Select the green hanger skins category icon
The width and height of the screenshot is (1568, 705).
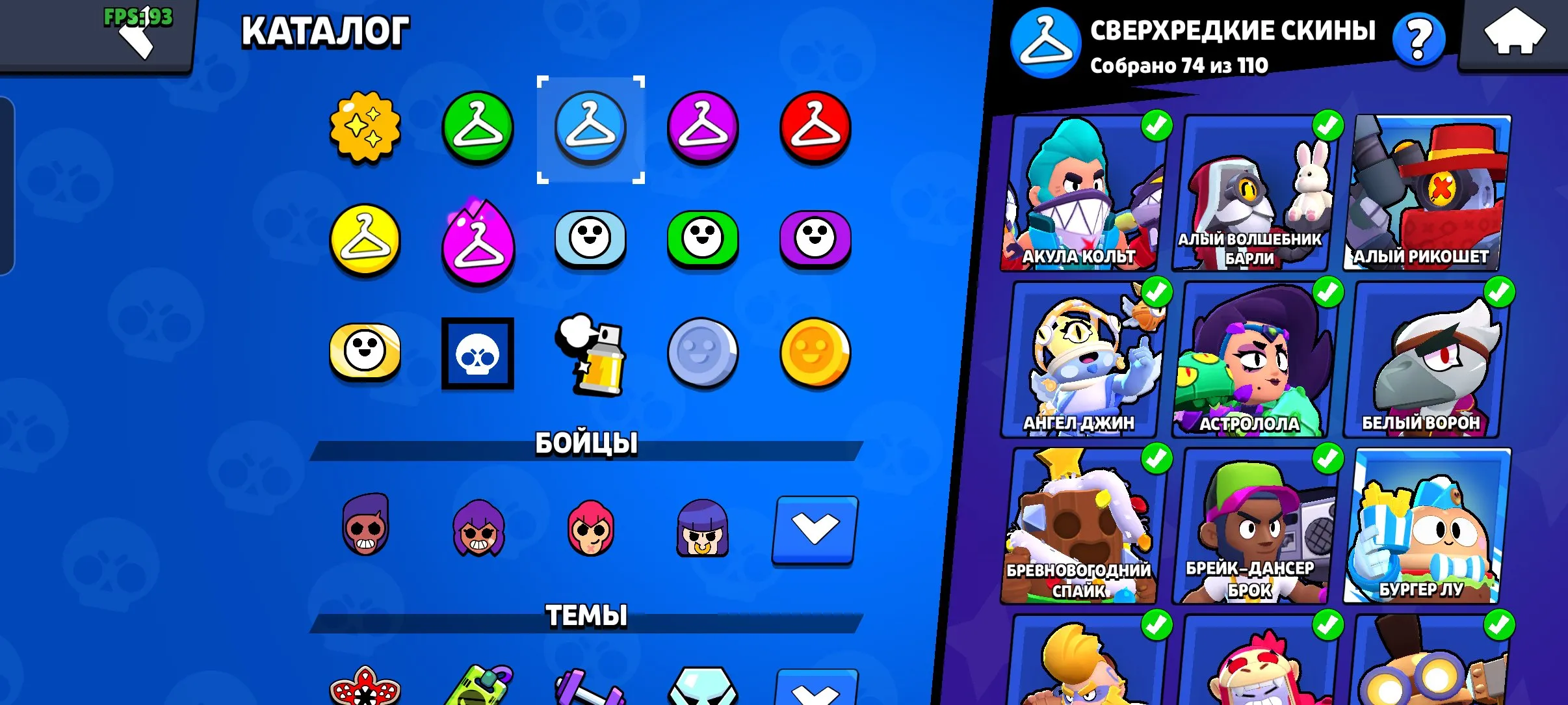(478, 127)
